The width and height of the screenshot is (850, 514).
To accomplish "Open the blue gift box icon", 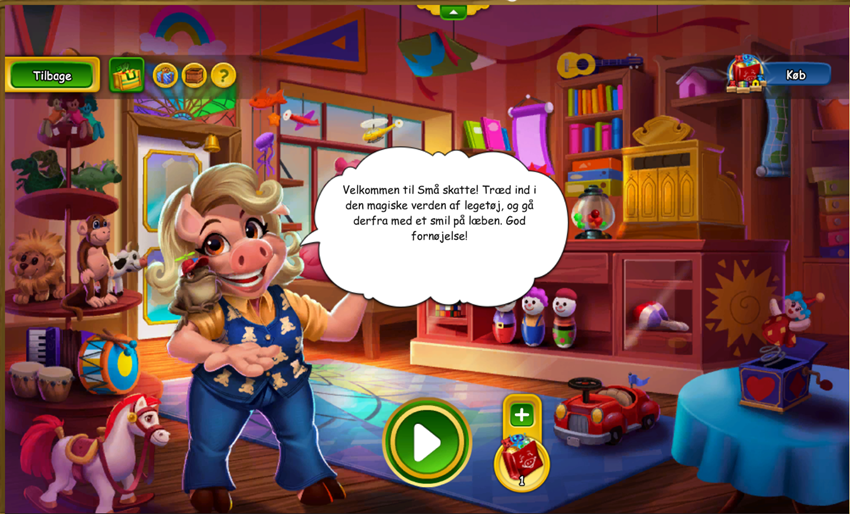I will 164,75.
